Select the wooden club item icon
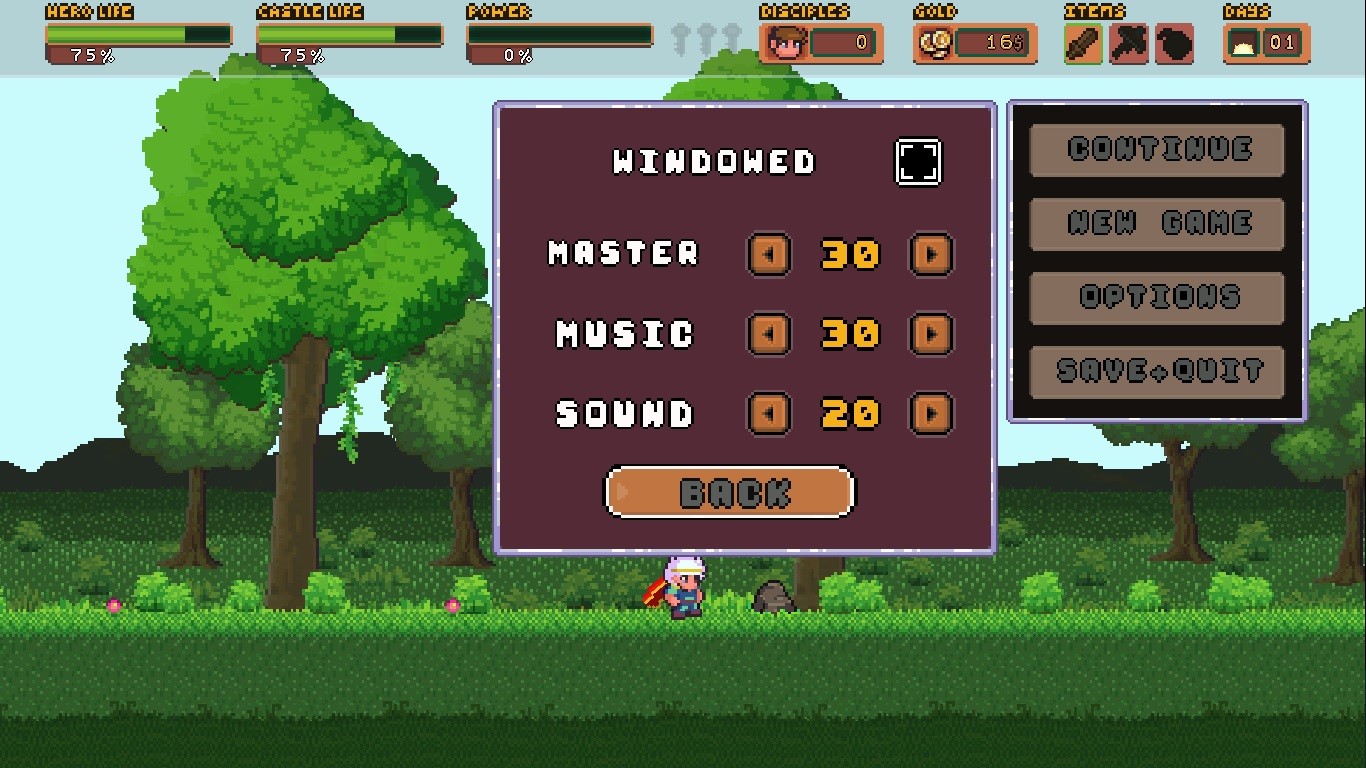The width and height of the screenshot is (1366, 768). 1083,43
